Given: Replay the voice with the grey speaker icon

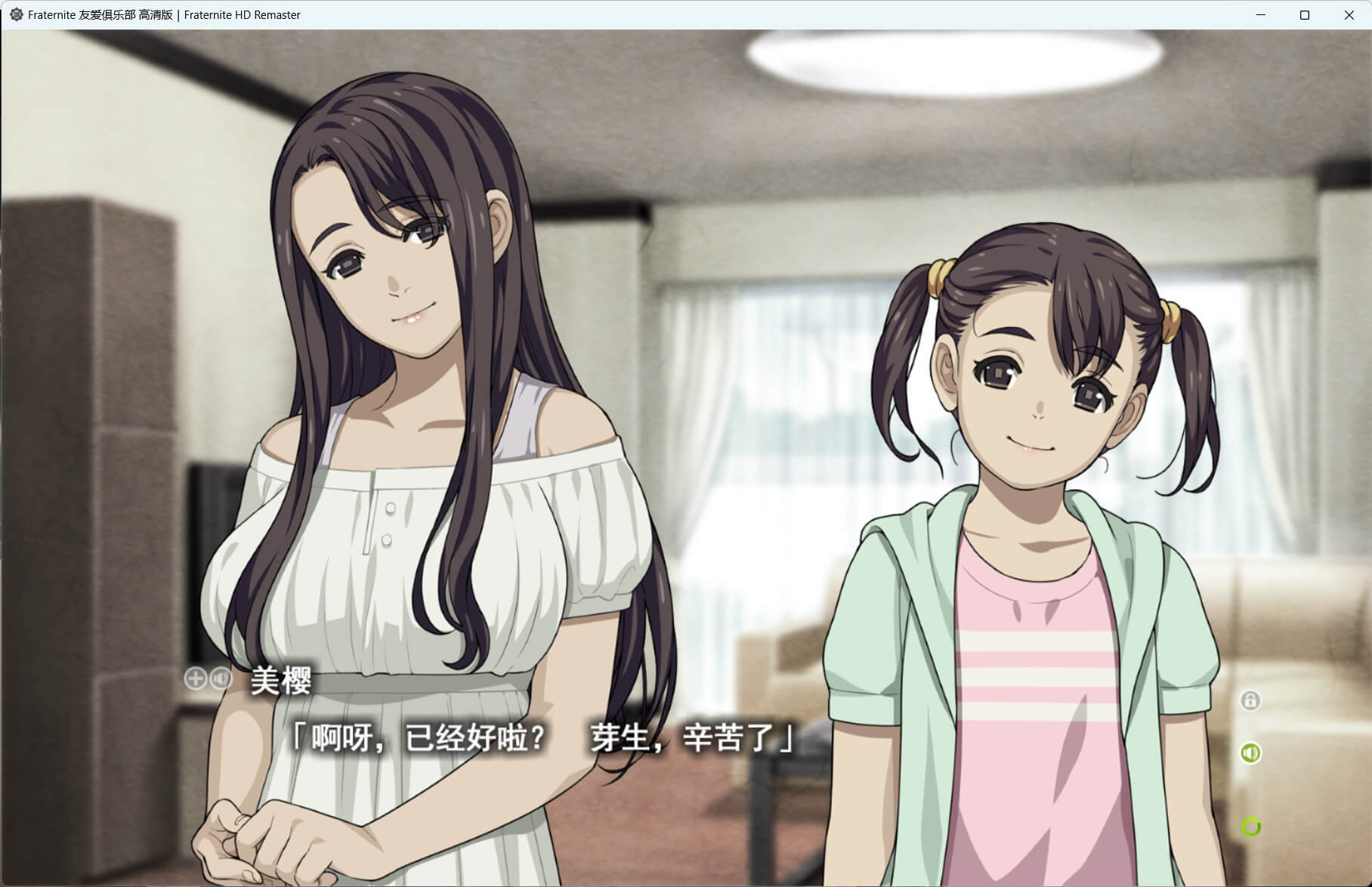Looking at the screenshot, I should (221, 678).
